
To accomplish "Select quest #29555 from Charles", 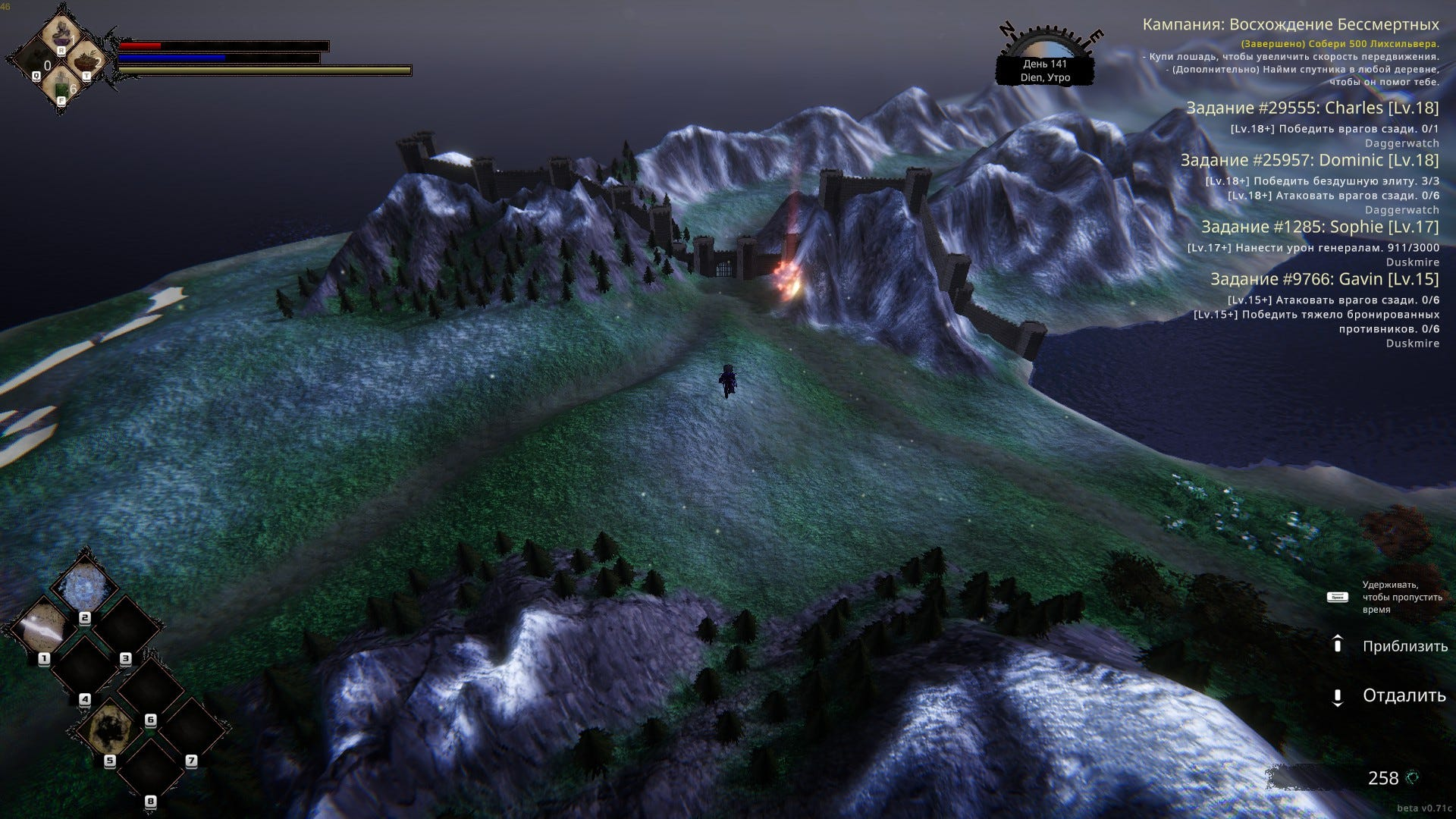I will [1312, 108].
